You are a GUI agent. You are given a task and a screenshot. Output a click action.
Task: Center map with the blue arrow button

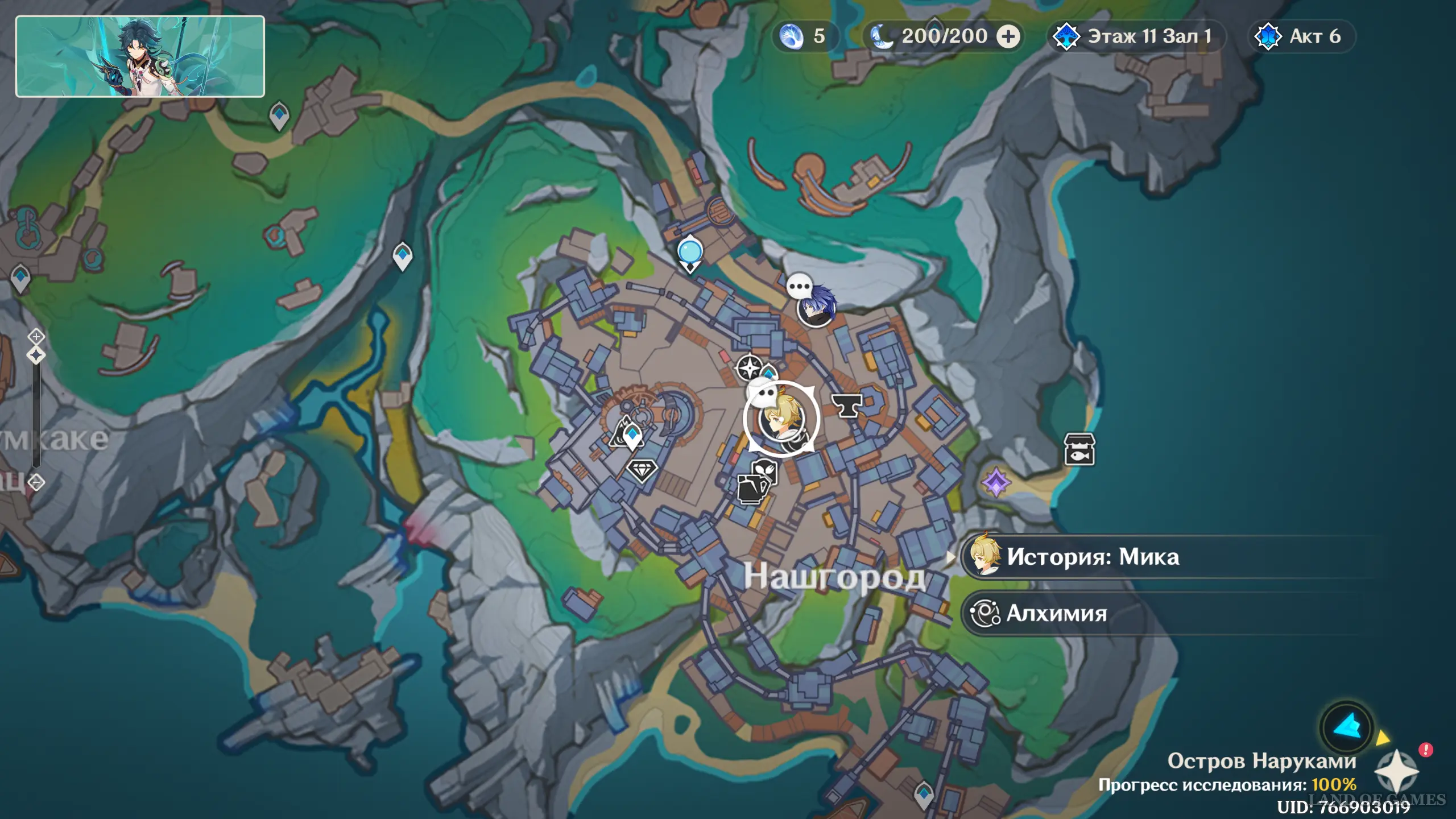click(x=1347, y=727)
